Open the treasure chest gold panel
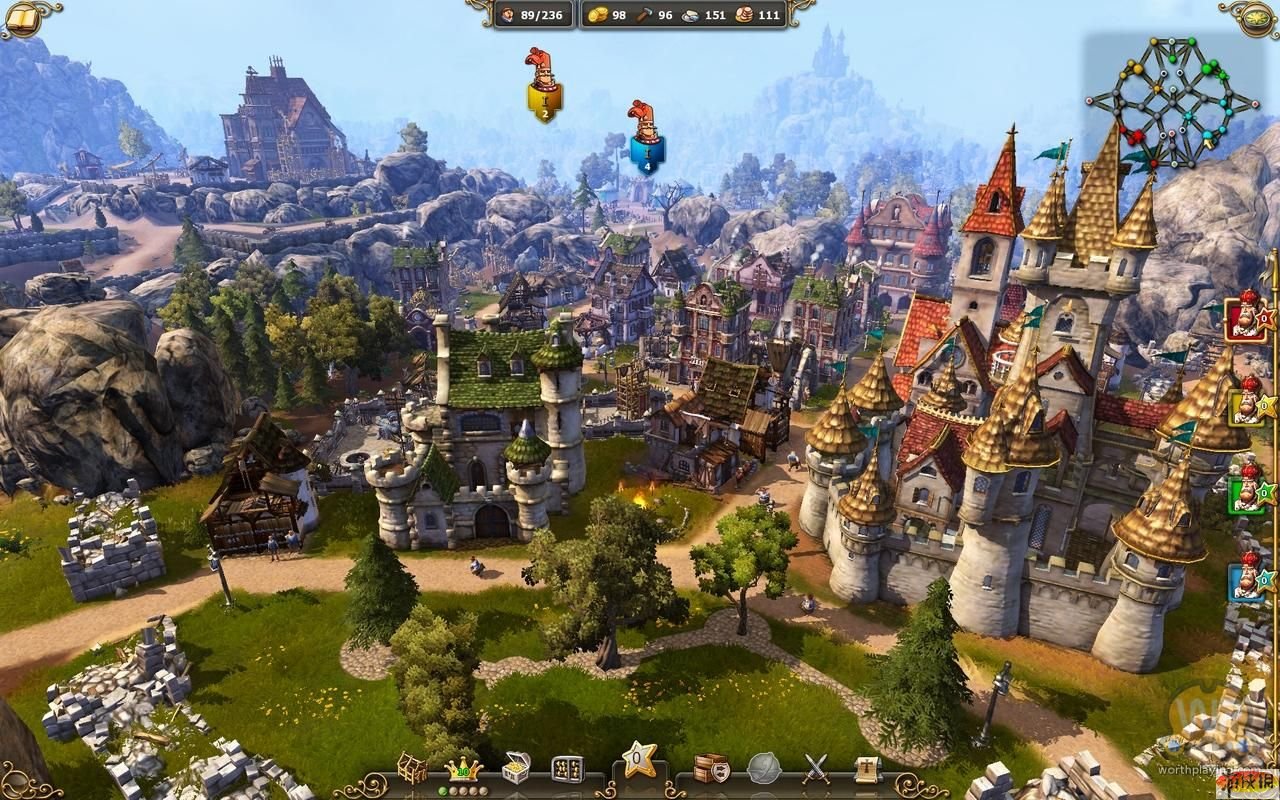Image resolution: width=1280 pixels, height=800 pixels. tap(515, 766)
